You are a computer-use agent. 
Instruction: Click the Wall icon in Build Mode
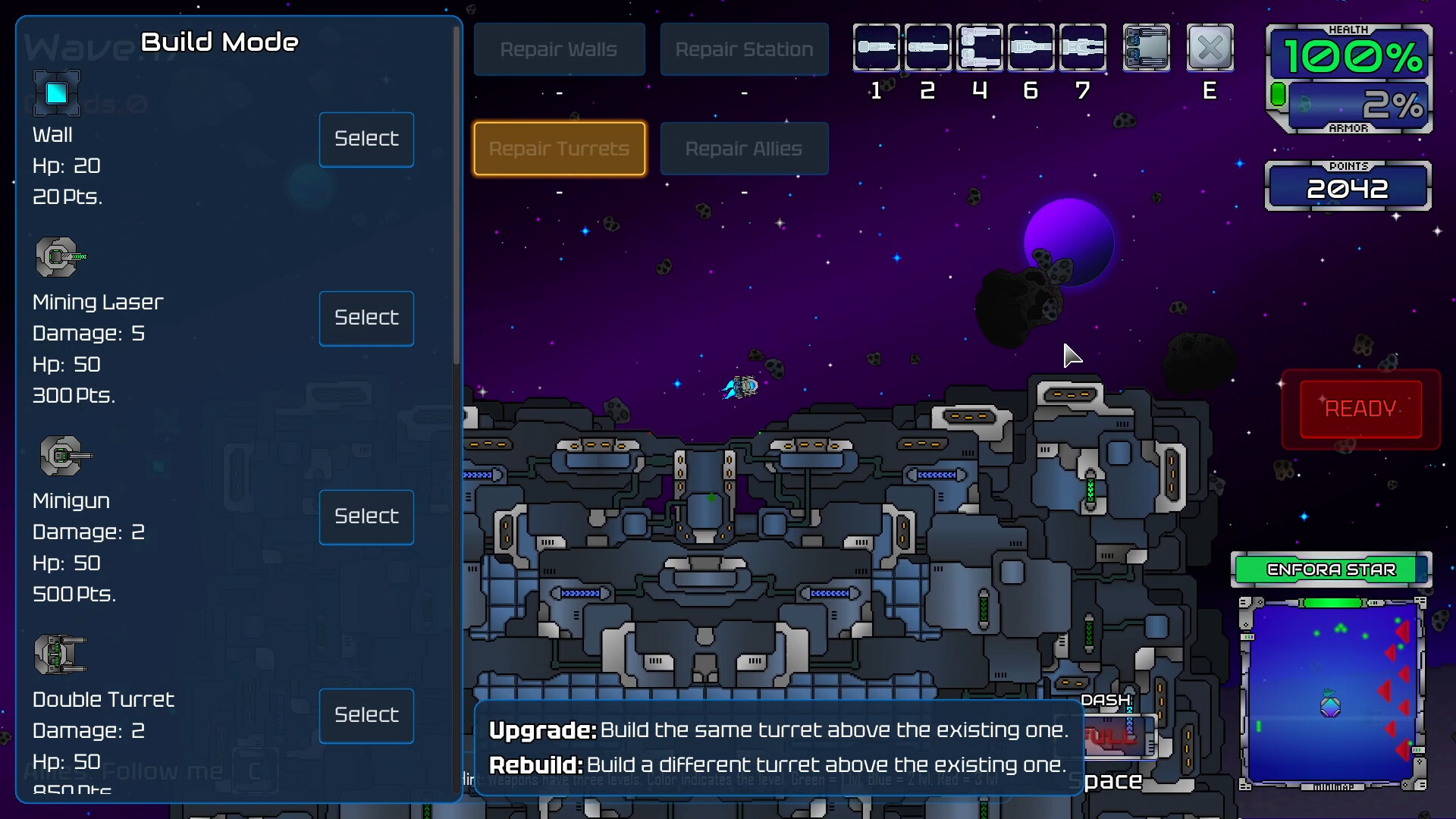coord(57,93)
